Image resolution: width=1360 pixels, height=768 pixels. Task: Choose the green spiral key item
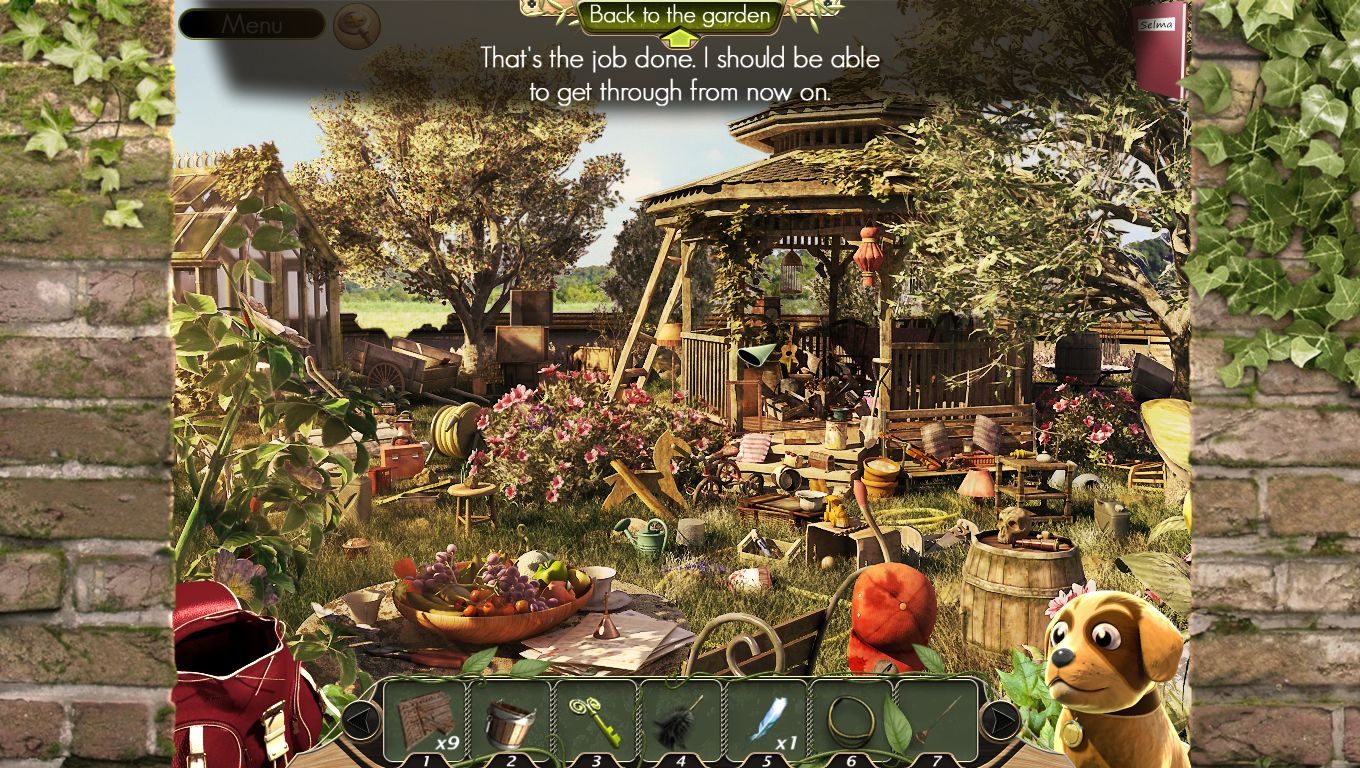[595, 720]
